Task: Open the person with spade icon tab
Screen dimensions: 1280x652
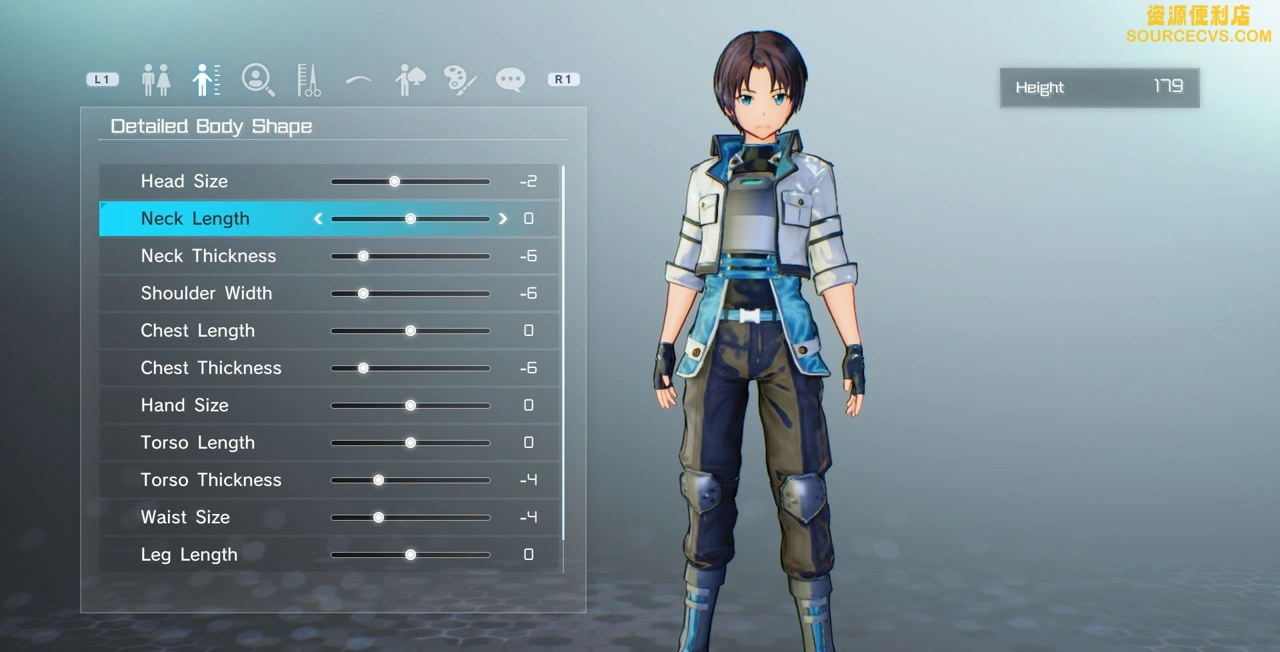Action: tap(409, 80)
